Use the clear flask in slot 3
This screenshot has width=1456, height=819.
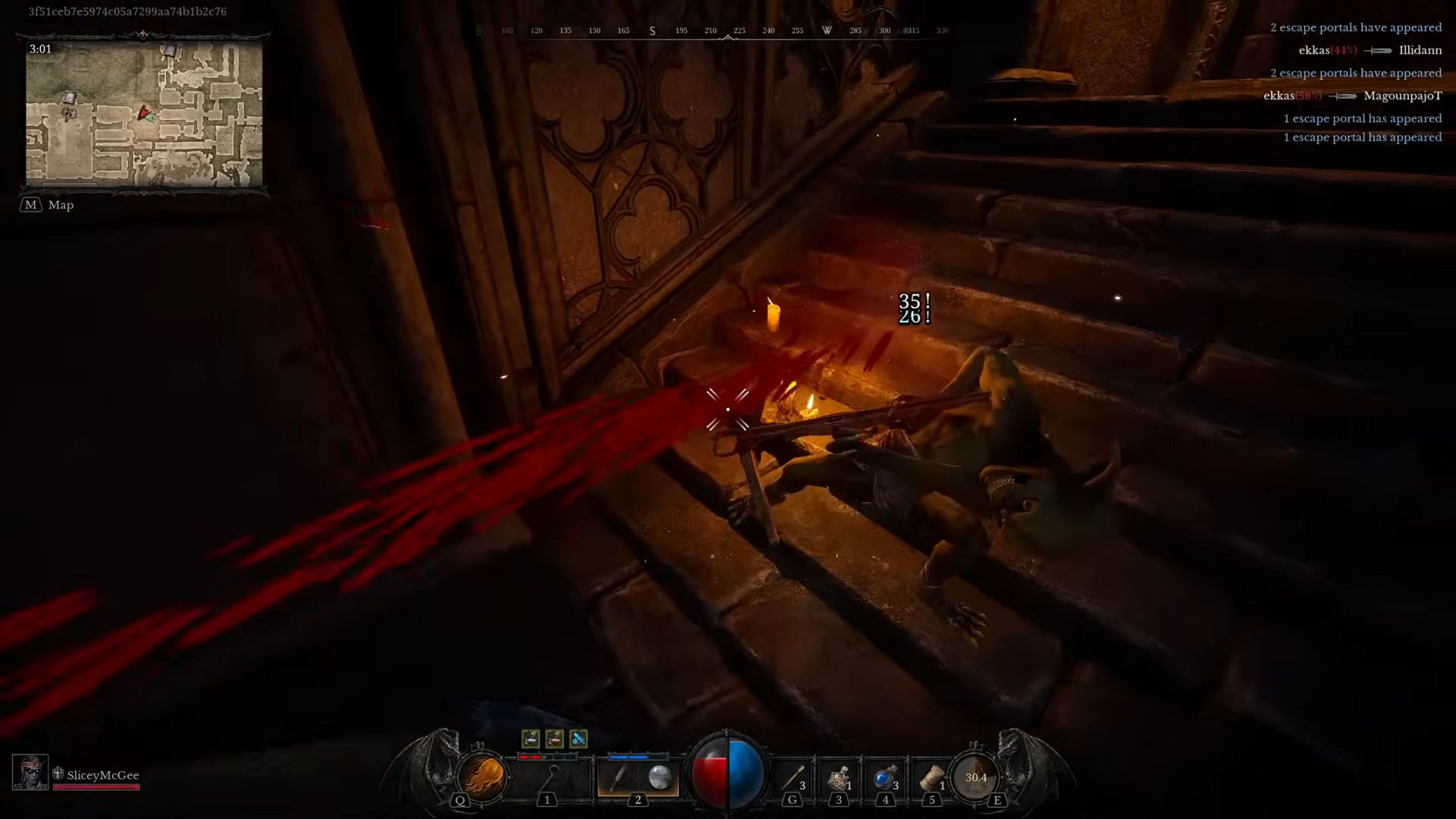pyautogui.click(x=839, y=777)
